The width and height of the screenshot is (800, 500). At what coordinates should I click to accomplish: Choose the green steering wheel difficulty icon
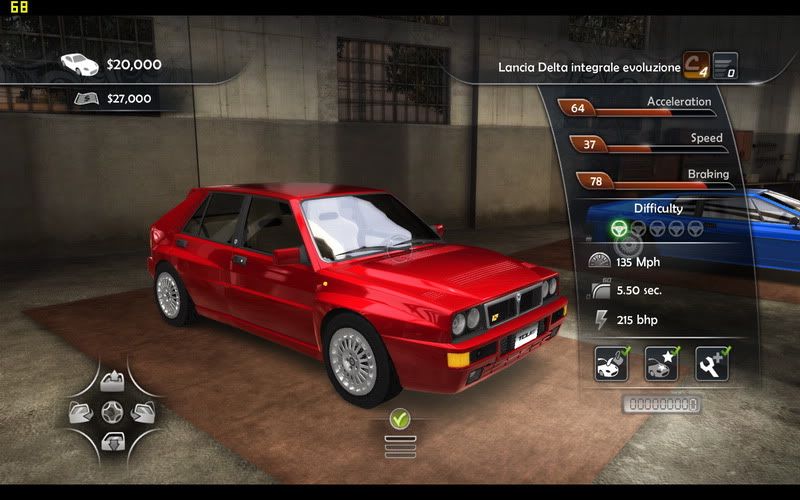(x=619, y=228)
